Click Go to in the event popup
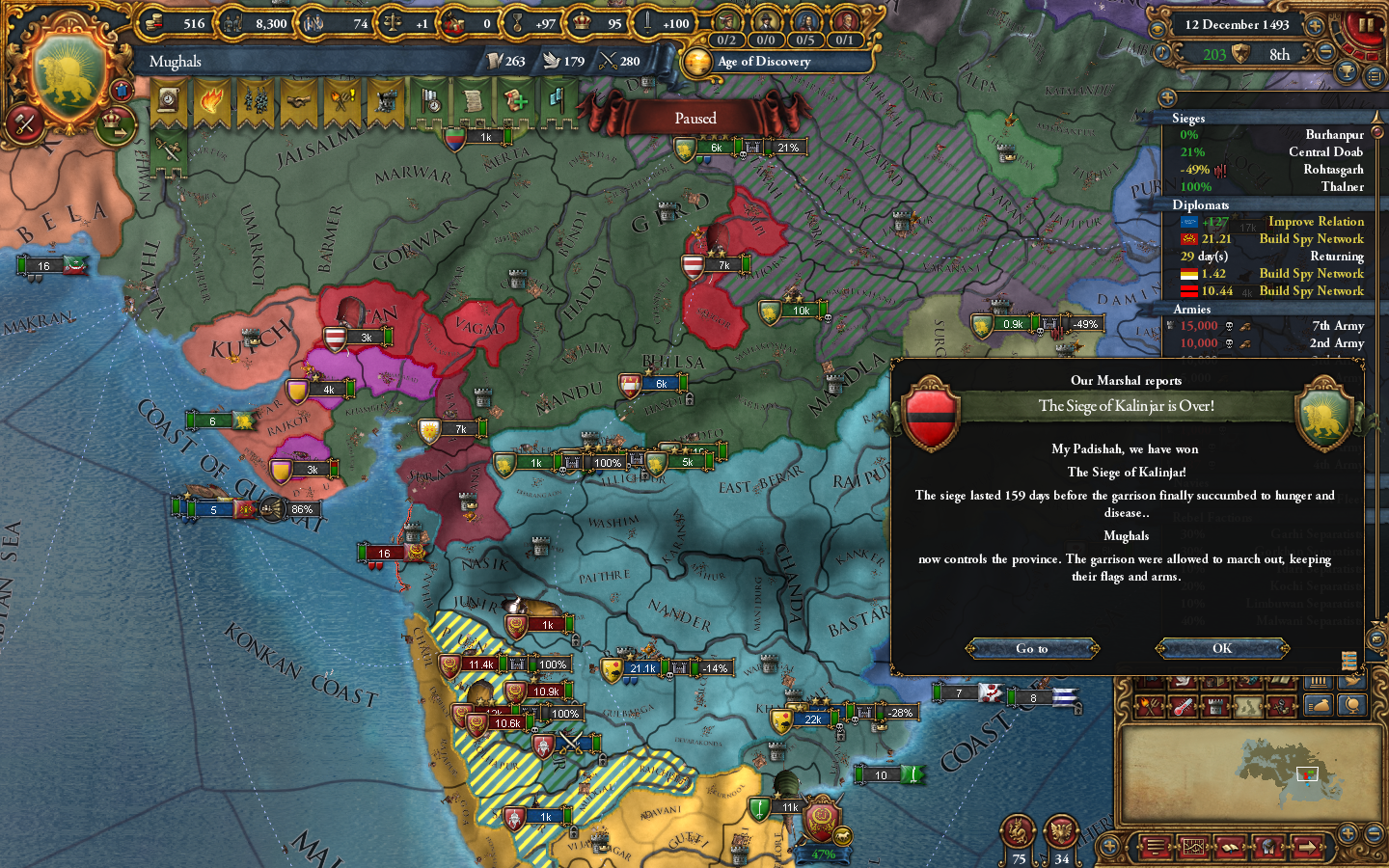 (1031, 648)
